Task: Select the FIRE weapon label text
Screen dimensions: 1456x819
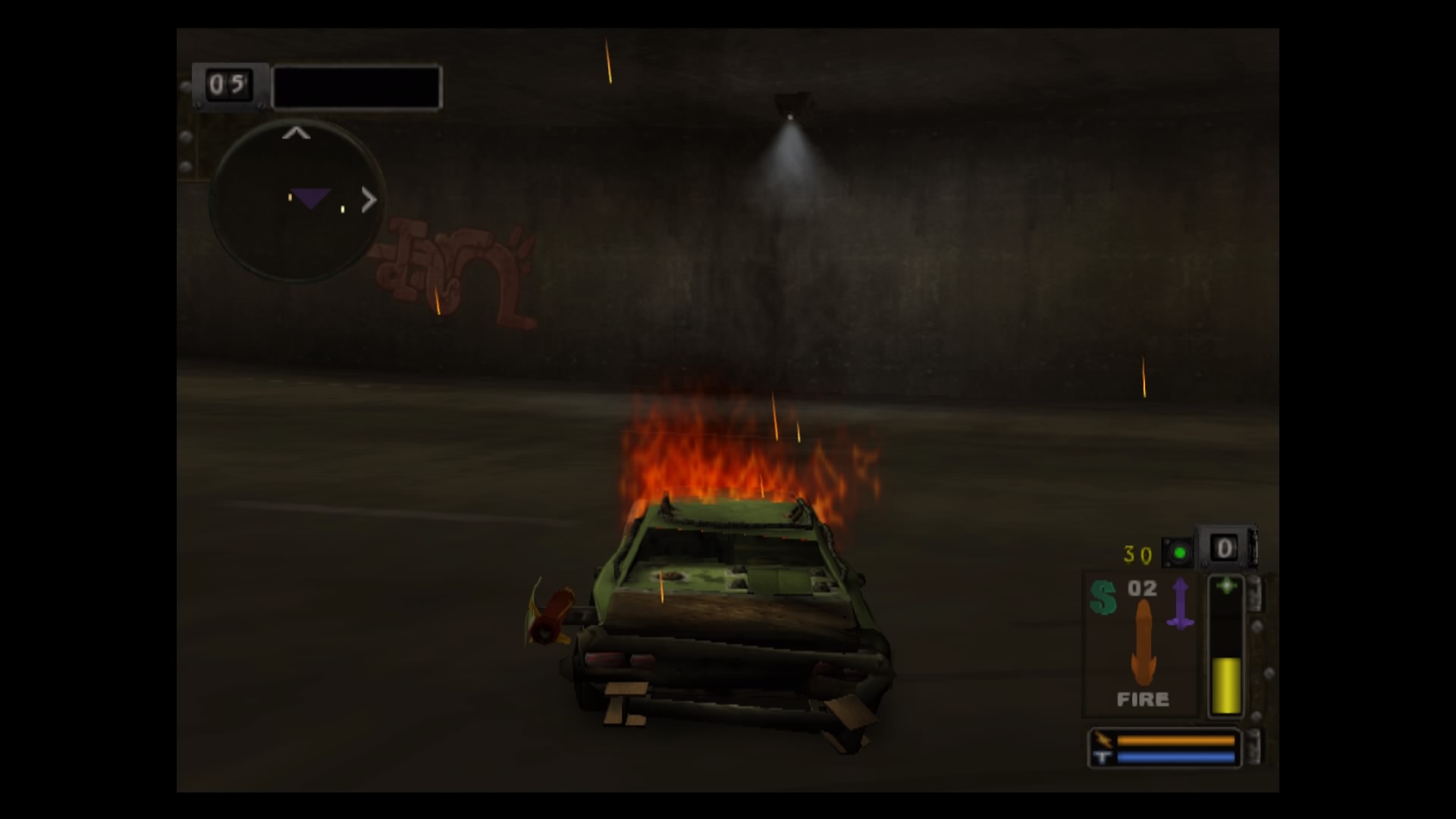Action: pos(1143,698)
